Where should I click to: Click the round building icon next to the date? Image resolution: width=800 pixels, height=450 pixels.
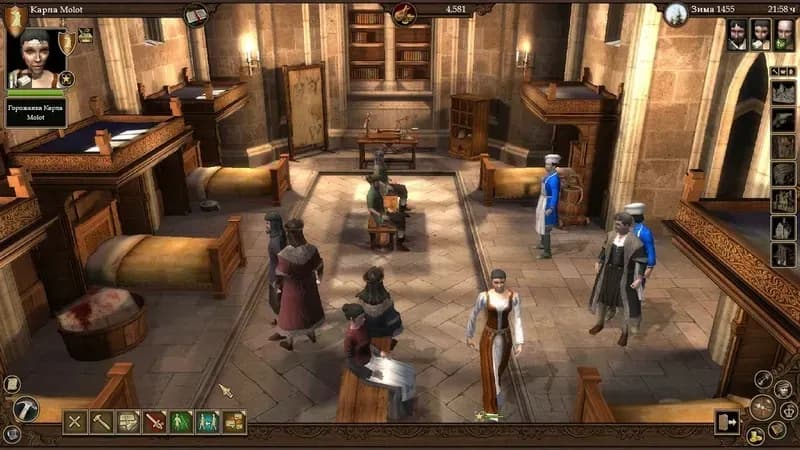pos(676,13)
